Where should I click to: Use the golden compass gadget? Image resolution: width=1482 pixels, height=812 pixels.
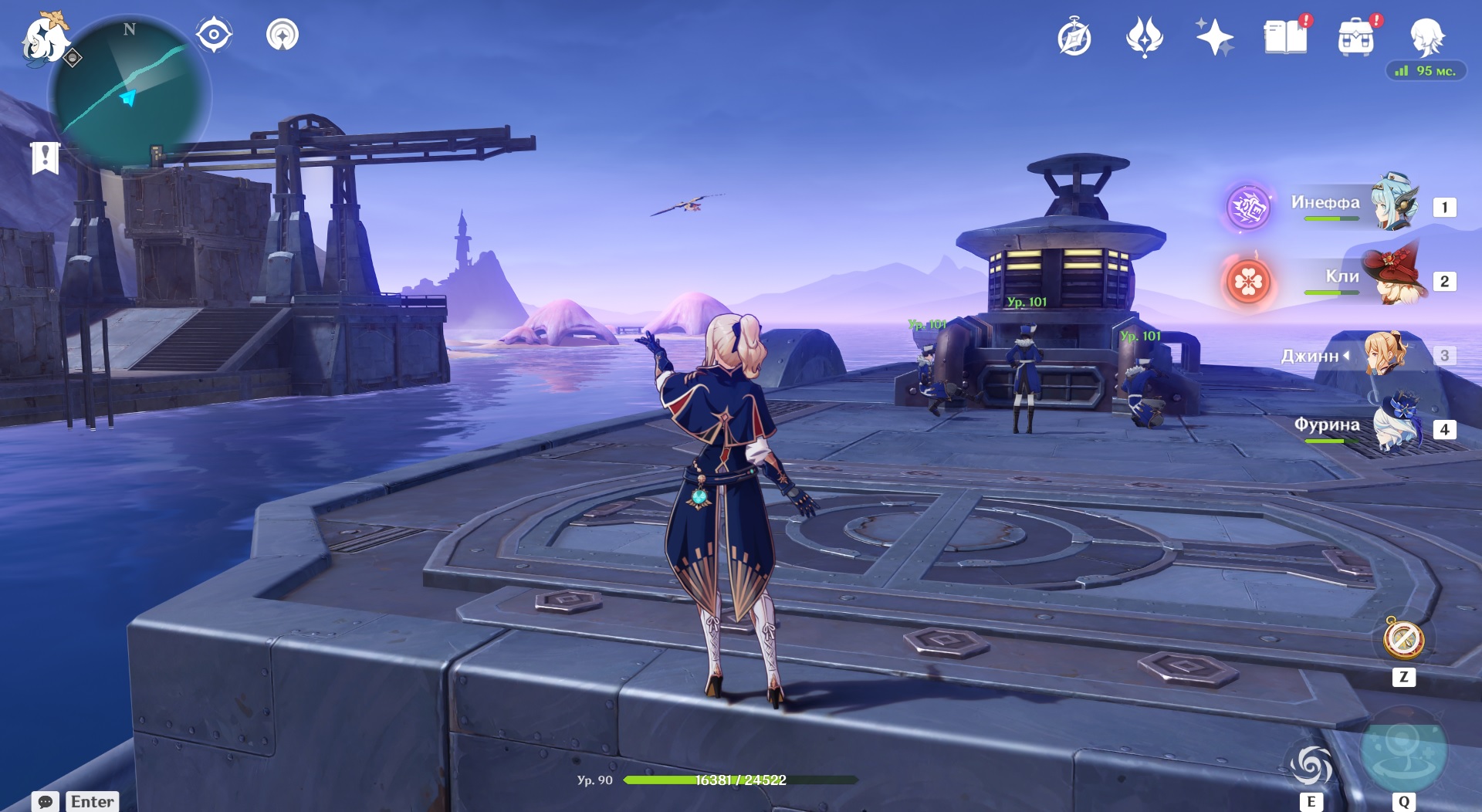[1403, 639]
